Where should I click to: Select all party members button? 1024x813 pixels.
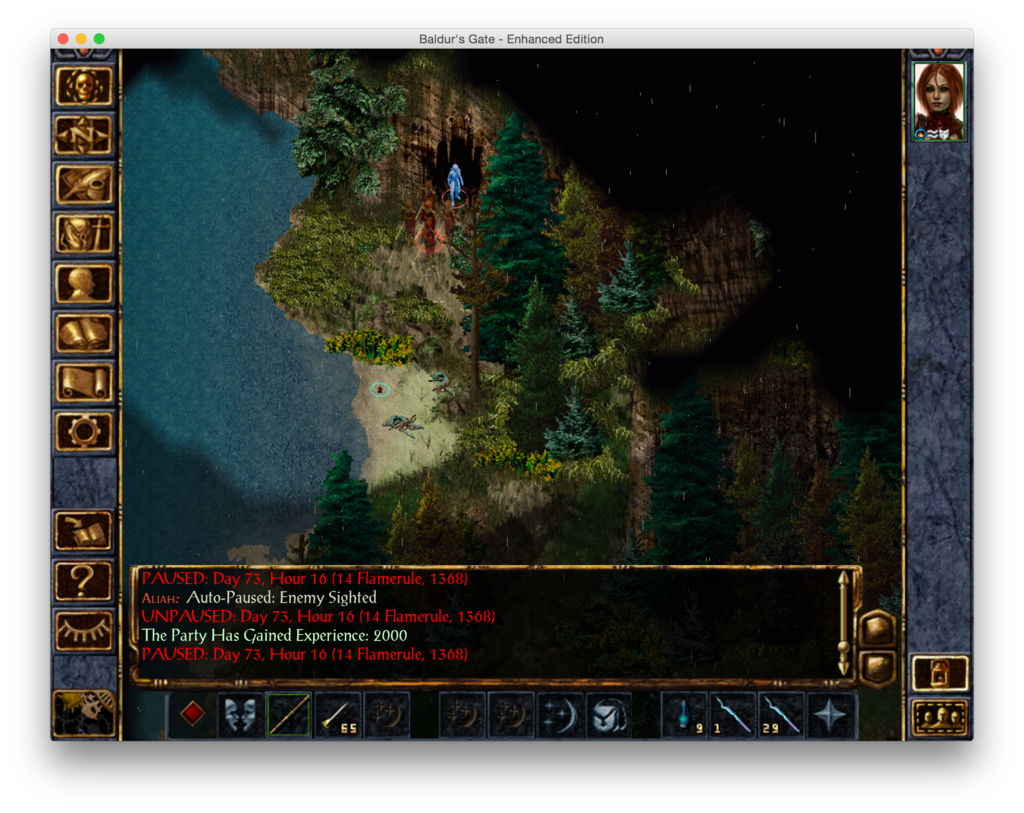pos(940,717)
